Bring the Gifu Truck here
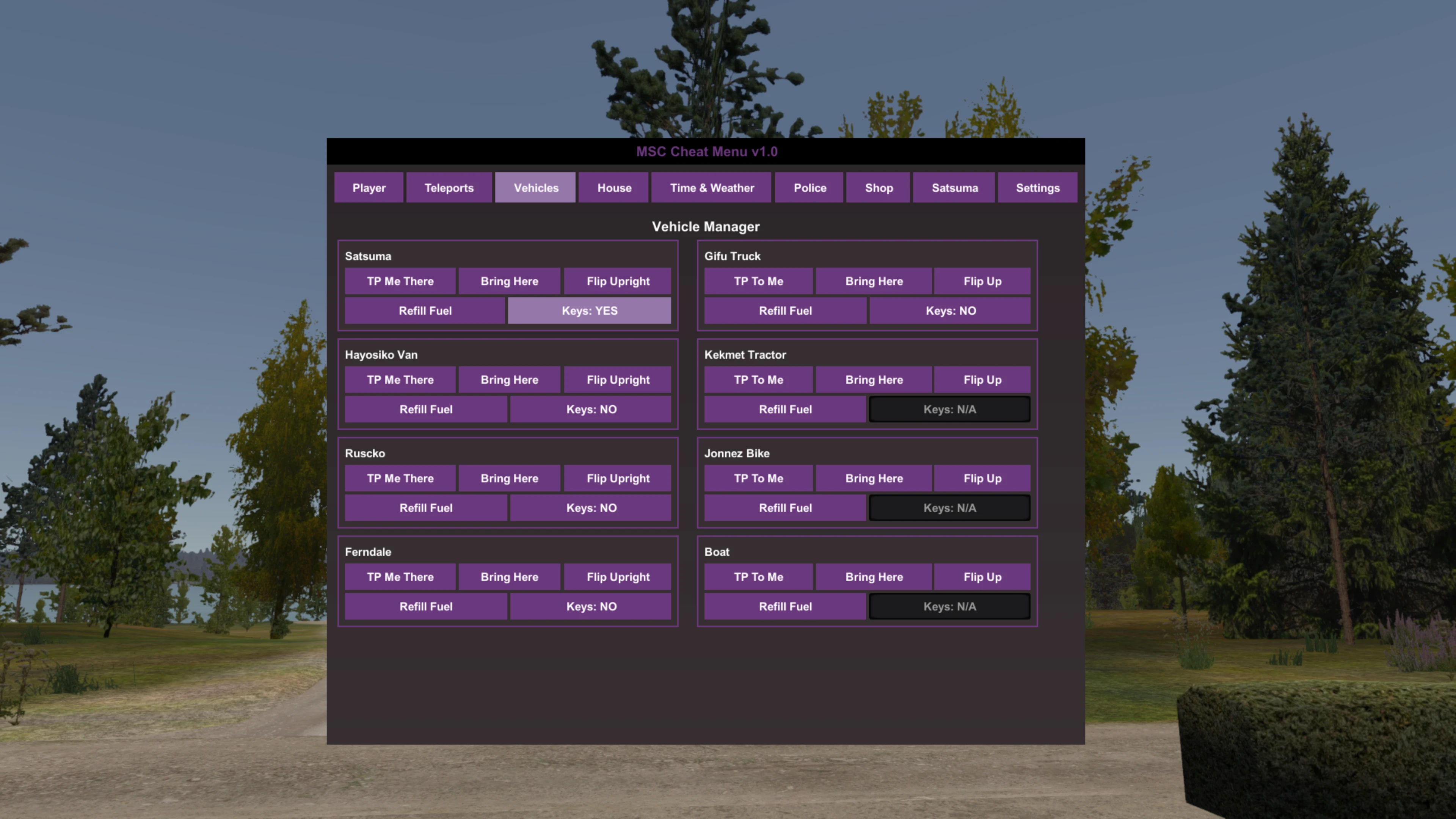Viewport: 1456px width, 819px height. 874,281
